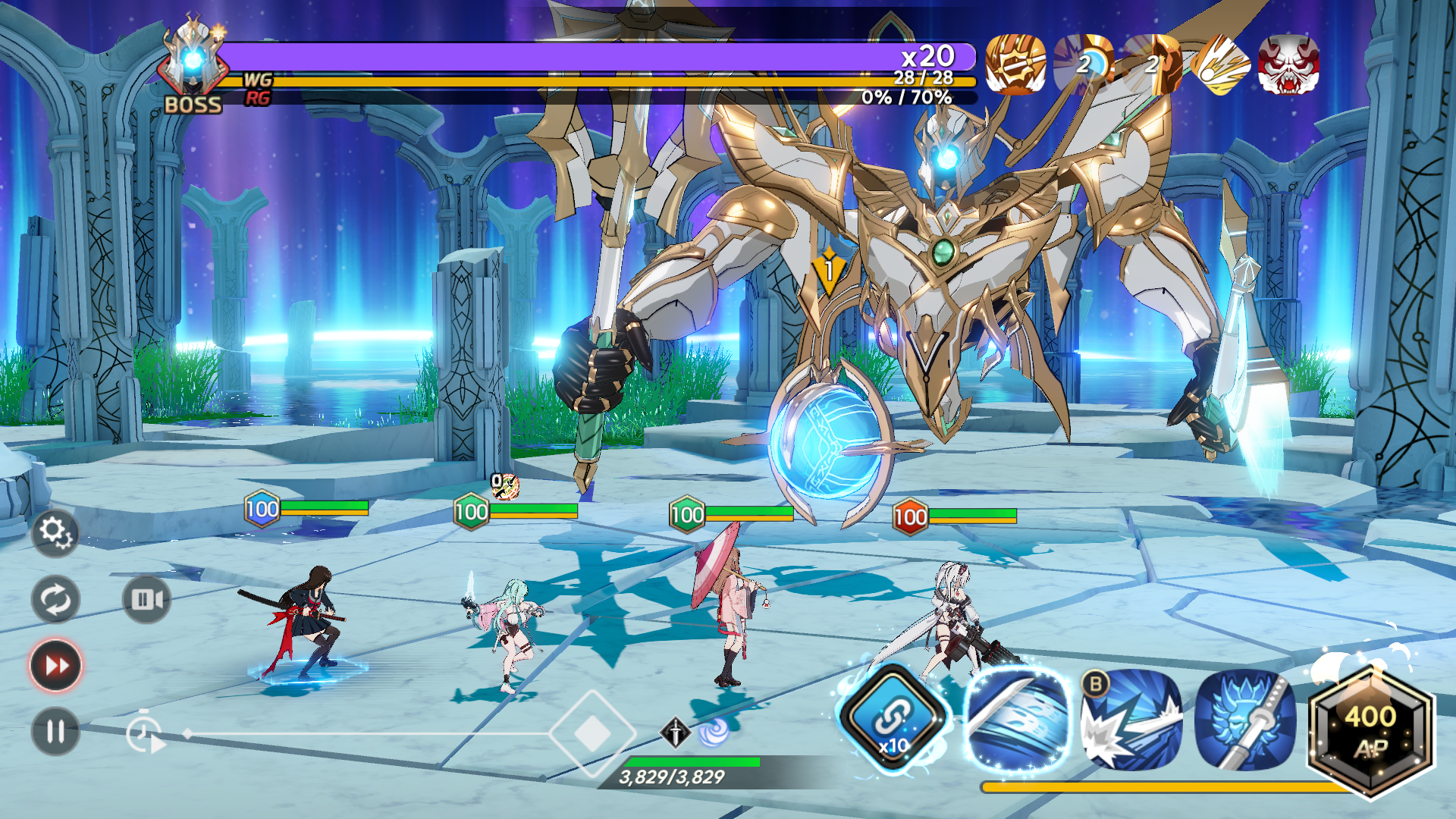Tap the blue swirl orb icon
Image resolution: width=1456 pixels, height=819 pixels.
click(713, 731)
